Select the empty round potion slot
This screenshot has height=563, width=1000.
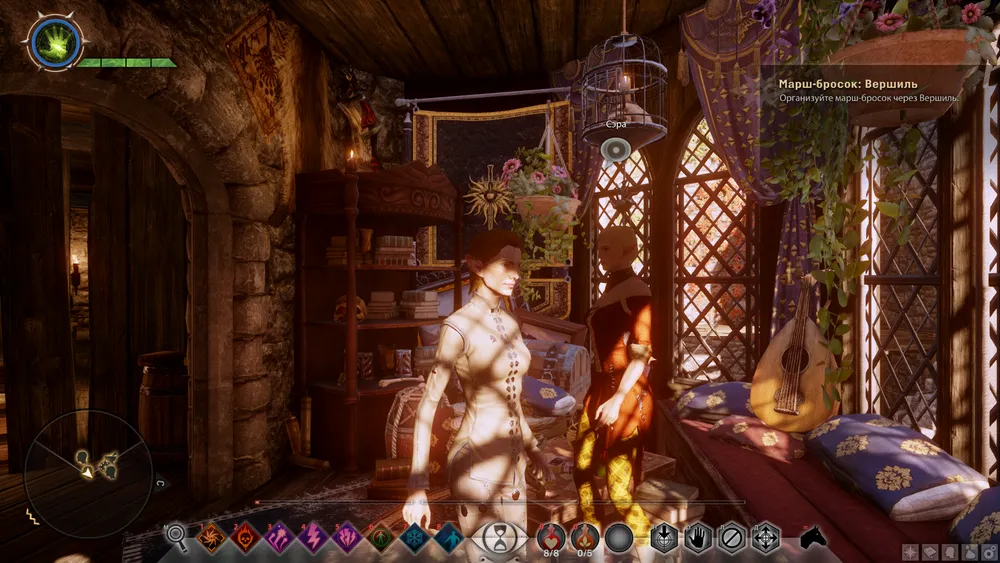(620, 538)
